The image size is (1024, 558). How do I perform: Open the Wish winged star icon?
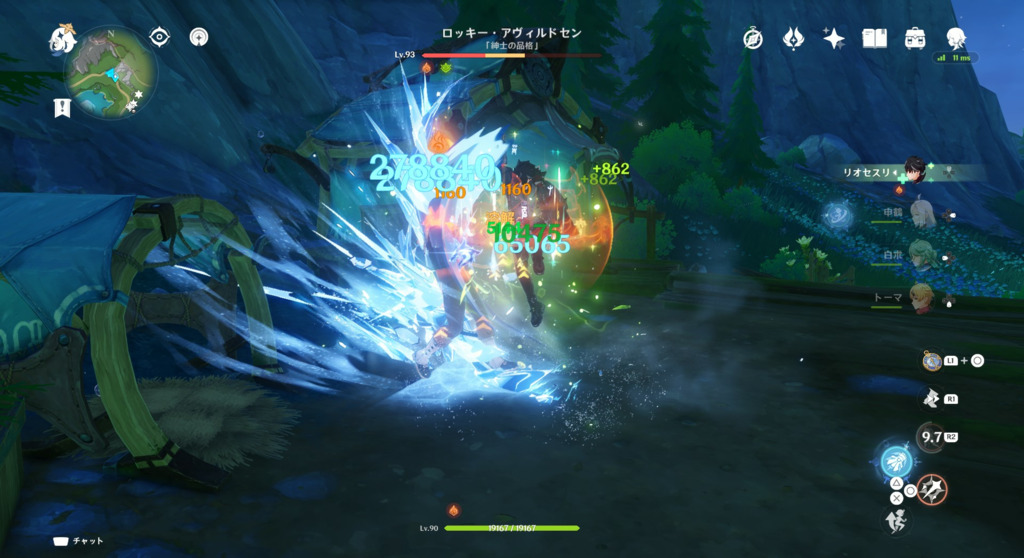(x=794, y=38)
